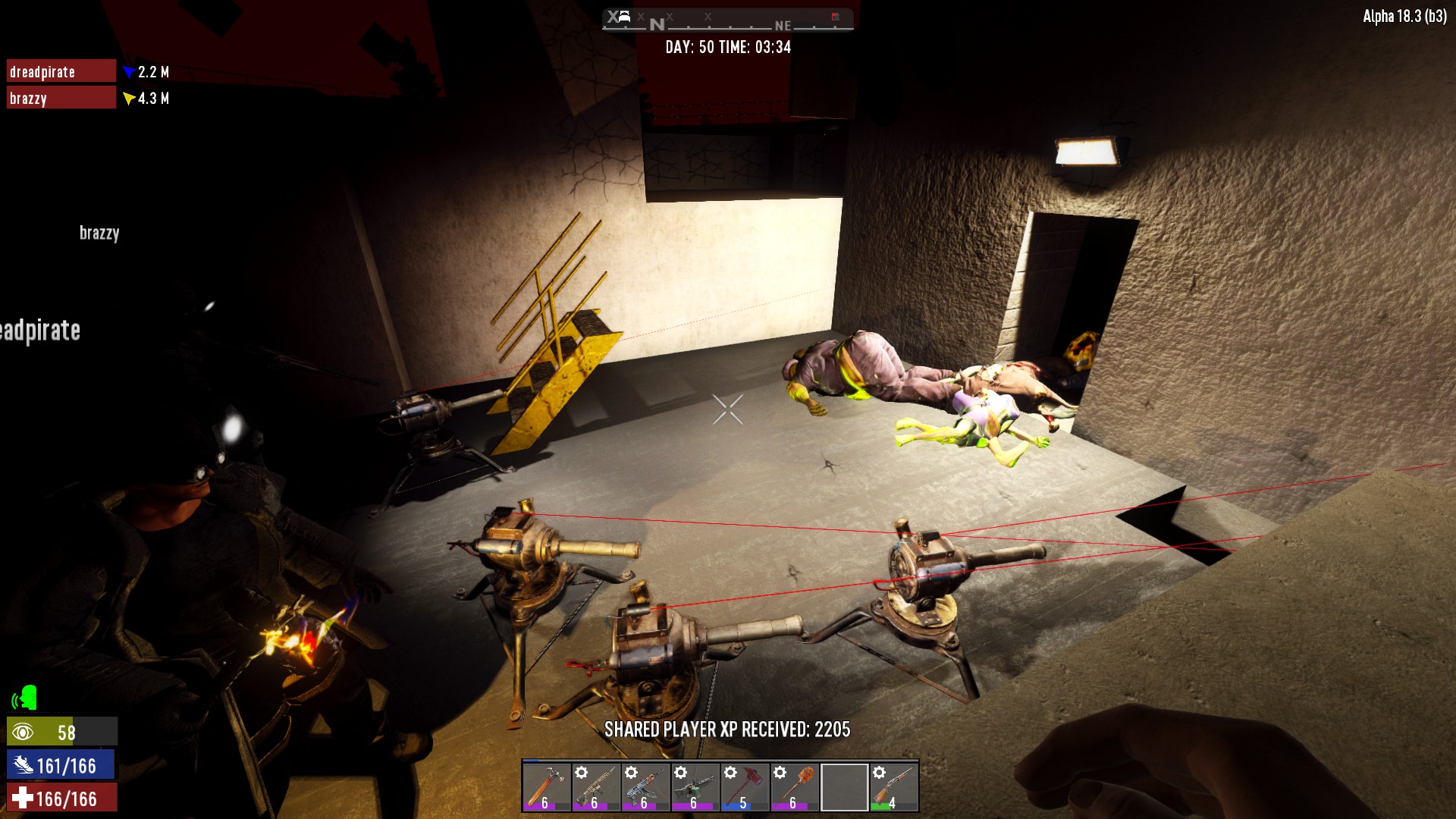
Task: Choose the AK-47 hotbar slot
Action: pos(645,786)
